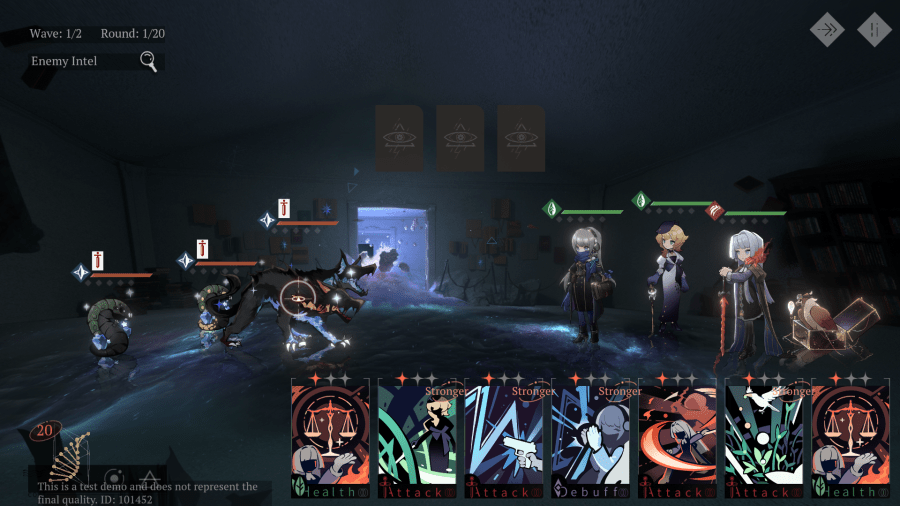Select the white bird Attack card
This screenshot has width=900, height=506.
tap(764, 438)
